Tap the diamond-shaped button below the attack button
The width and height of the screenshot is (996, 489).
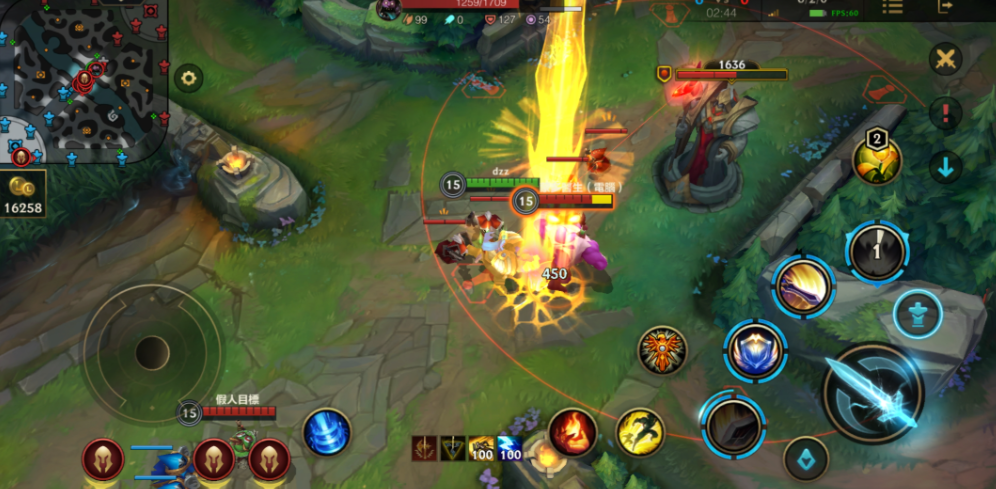coord(806,459)
